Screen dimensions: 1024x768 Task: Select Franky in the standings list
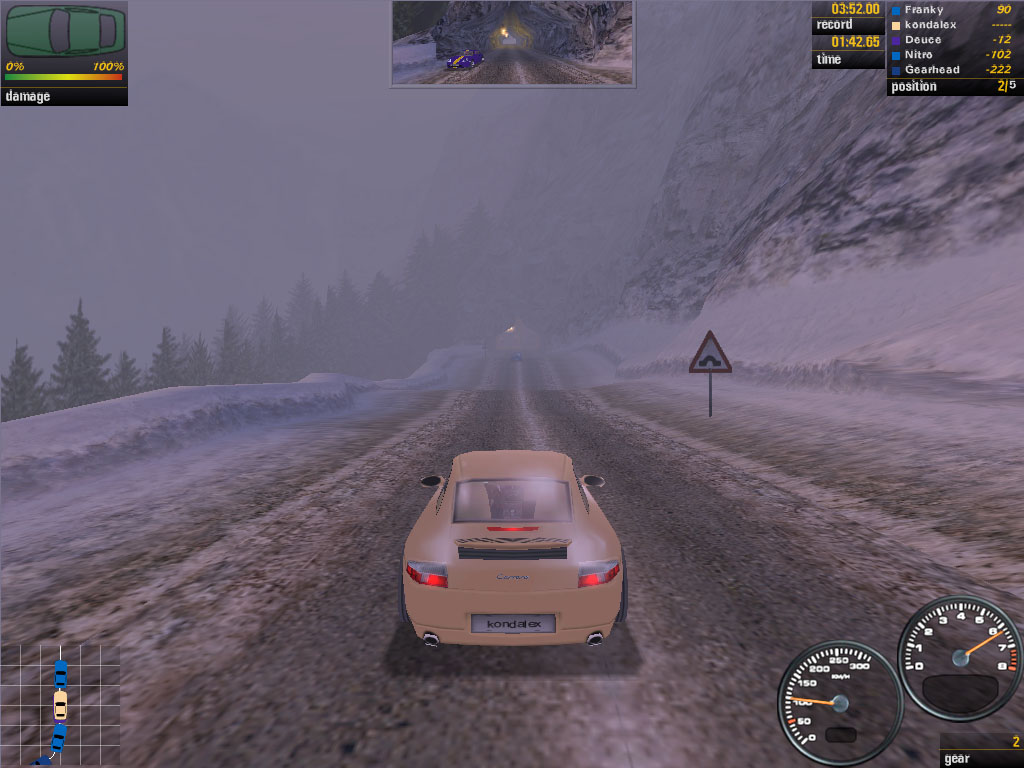923,10
